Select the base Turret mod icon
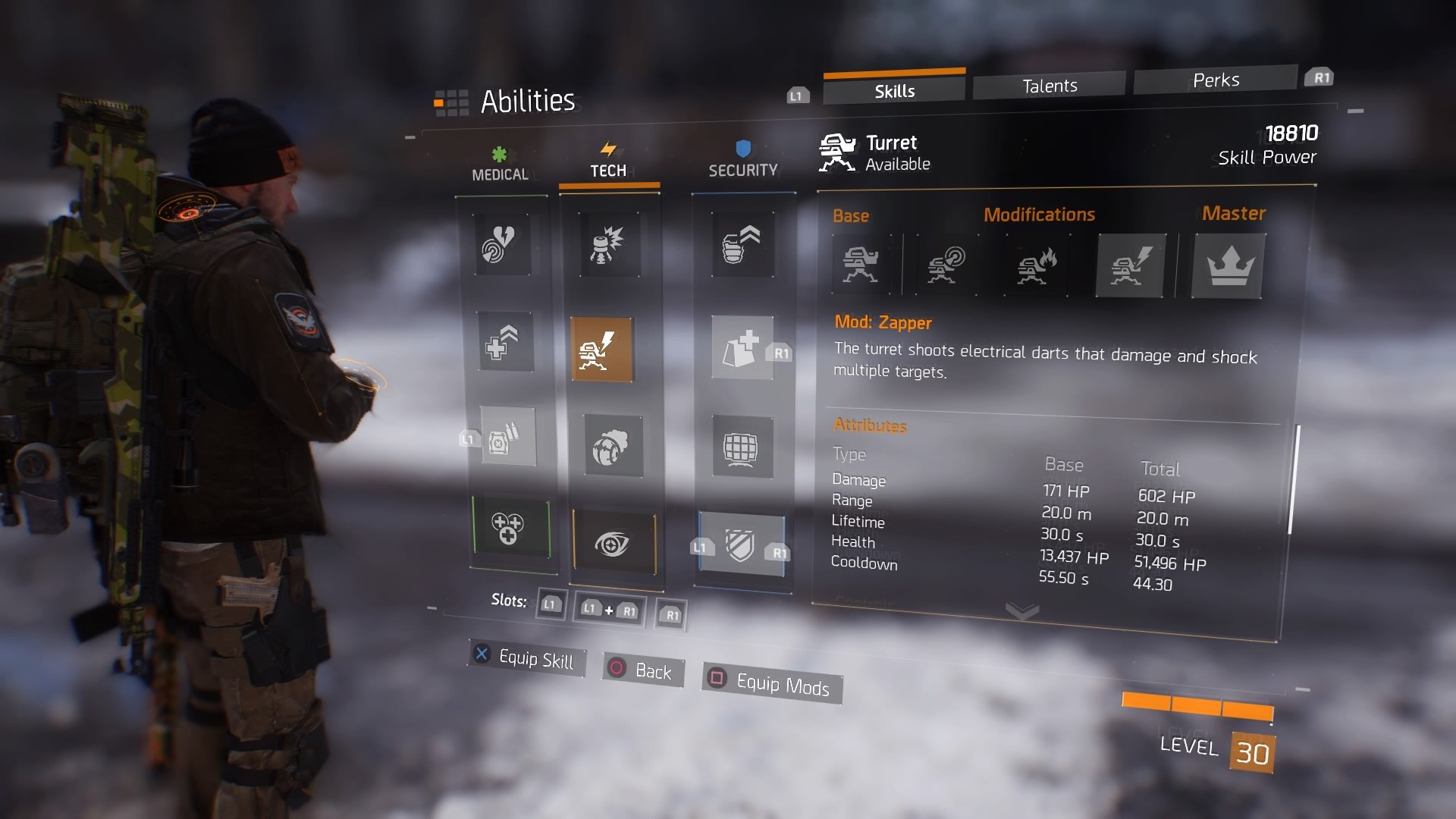1456x819 pixels. [x=861, y=265]
